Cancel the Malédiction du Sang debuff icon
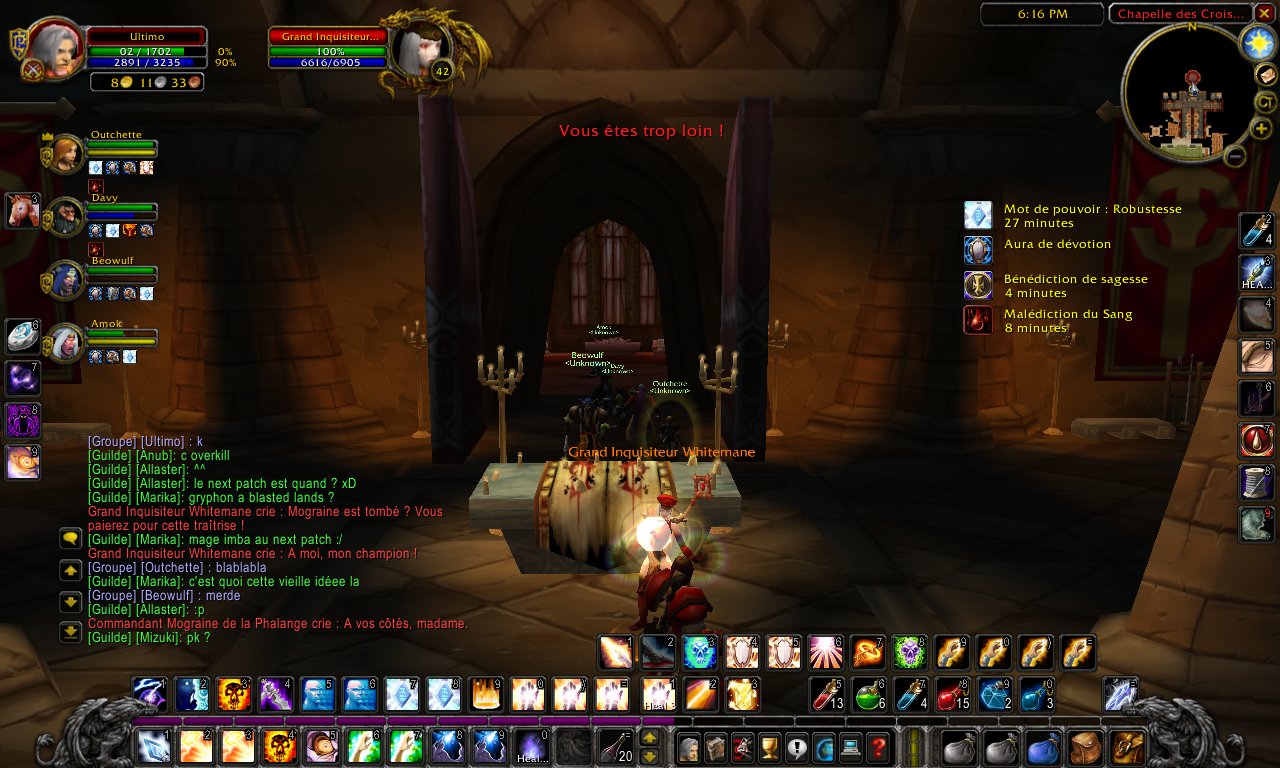The height and width of the screenshot is (768, 1280). coord(977,320)
